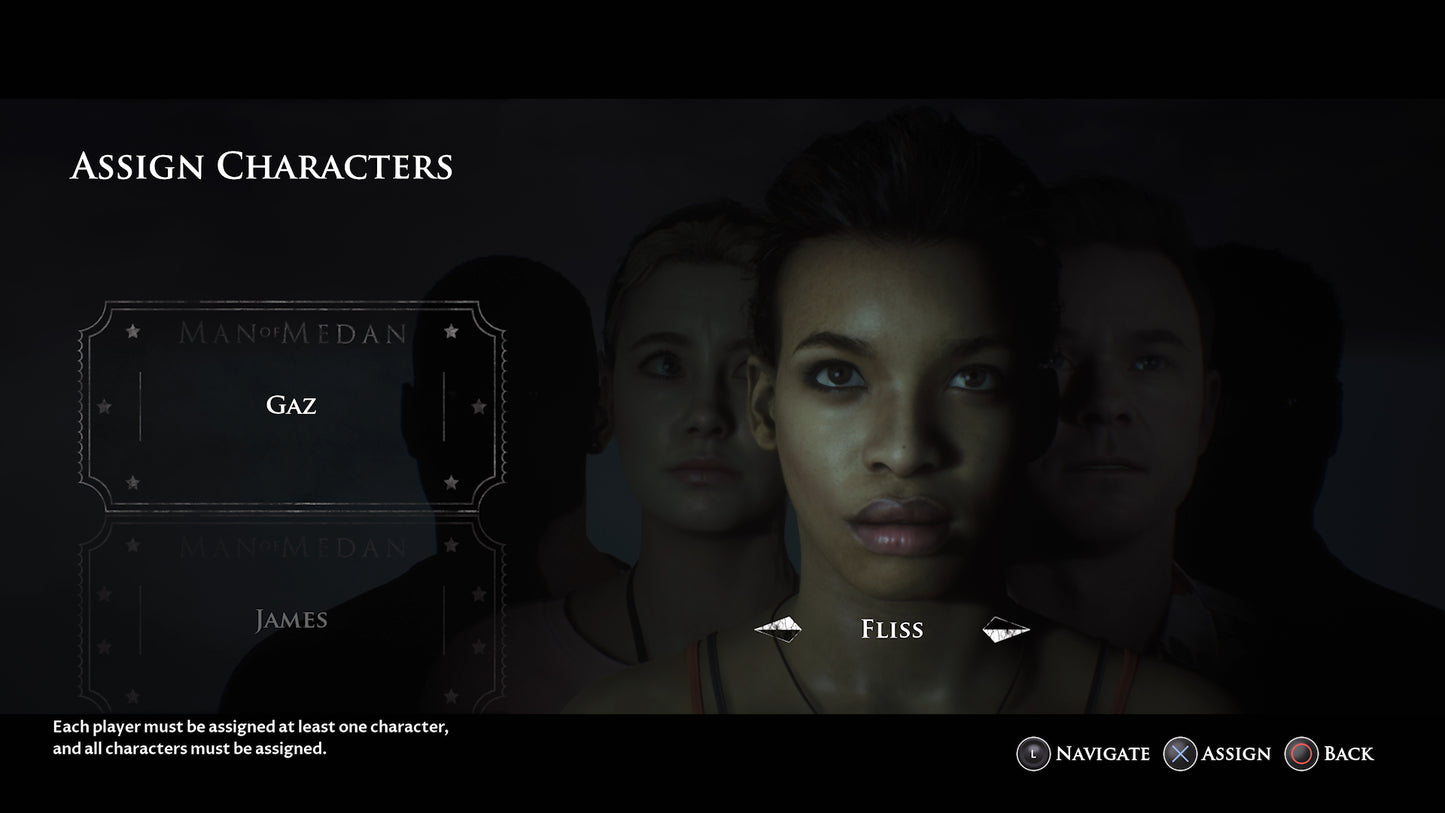Viewport: 1445px width, 813px height.
Task: Click the left arrow beside Fliss
Action: (777, 629)
